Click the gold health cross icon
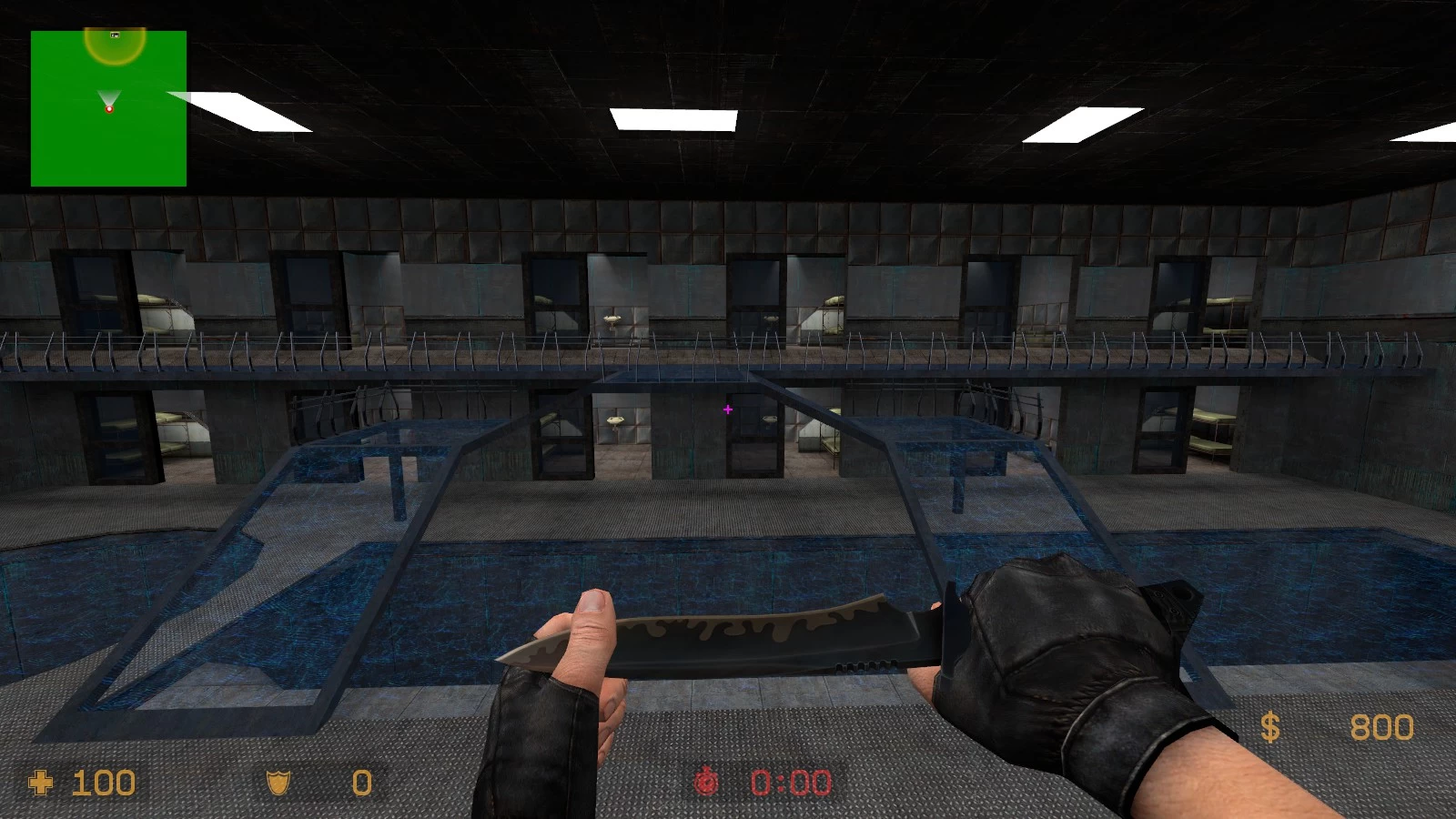The width and height of the screenshot is (1456, 819). point(42,783)
